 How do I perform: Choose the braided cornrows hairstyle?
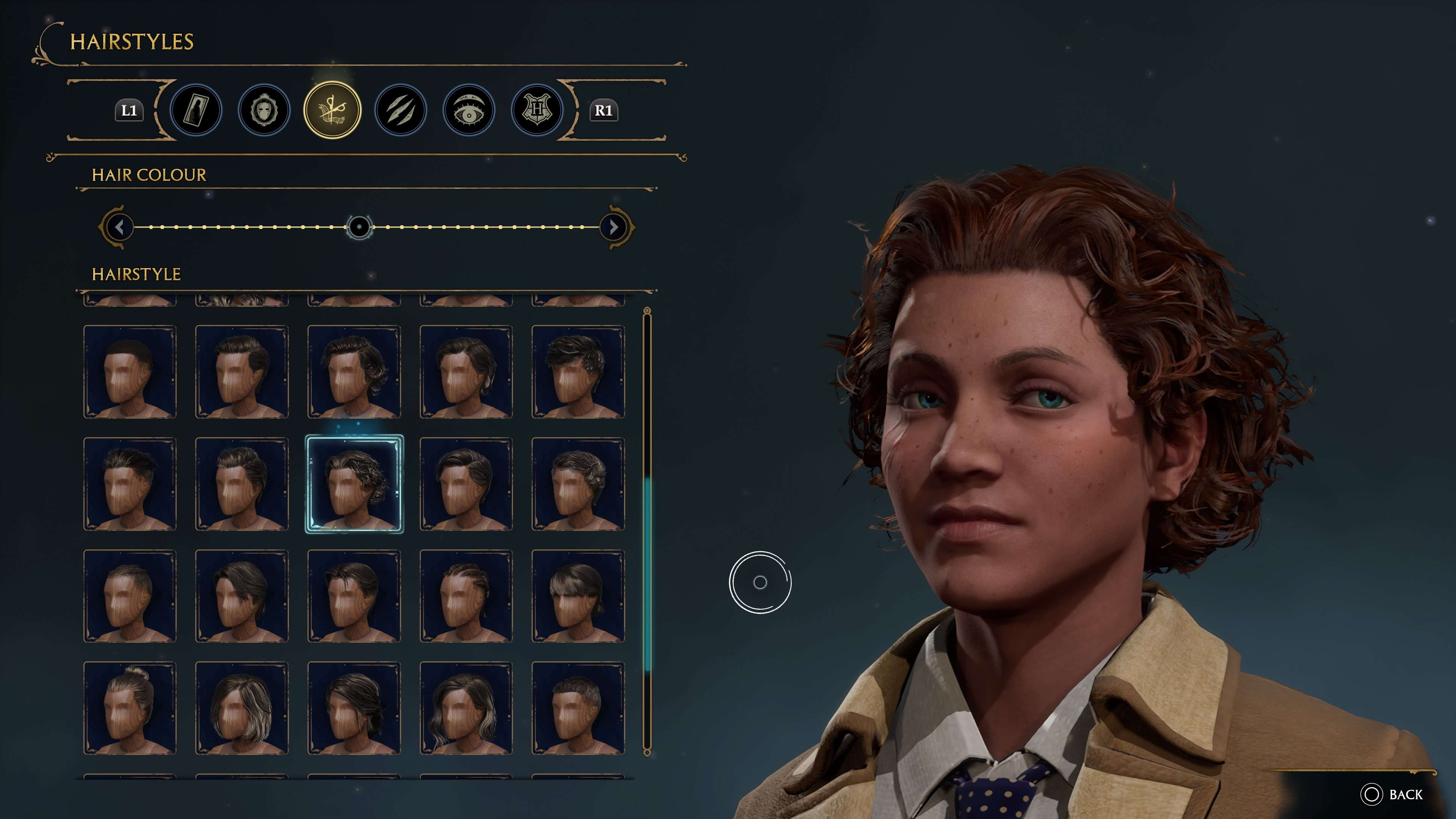[x=466, y=596]
